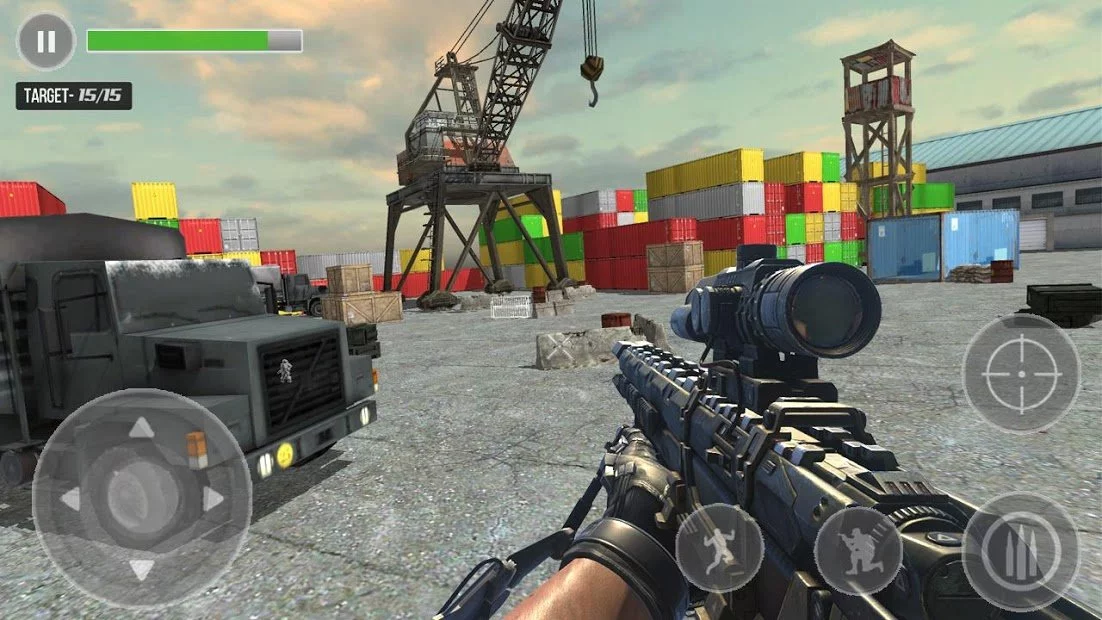Activate the running soldier sprint button
1102x620 pixels.
click(x=719, y=548)
